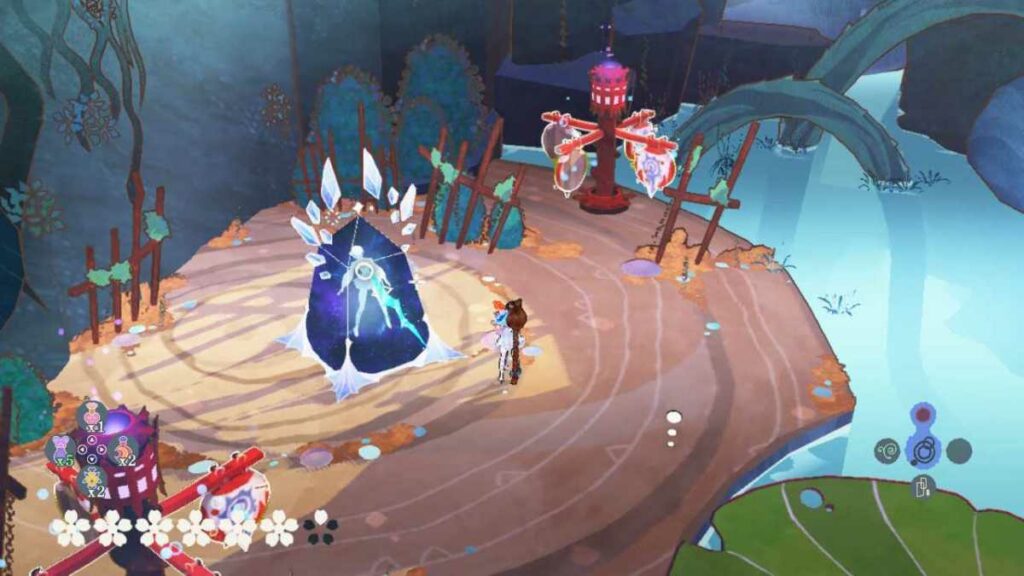Select the red orb ability slot

(923, 415)
